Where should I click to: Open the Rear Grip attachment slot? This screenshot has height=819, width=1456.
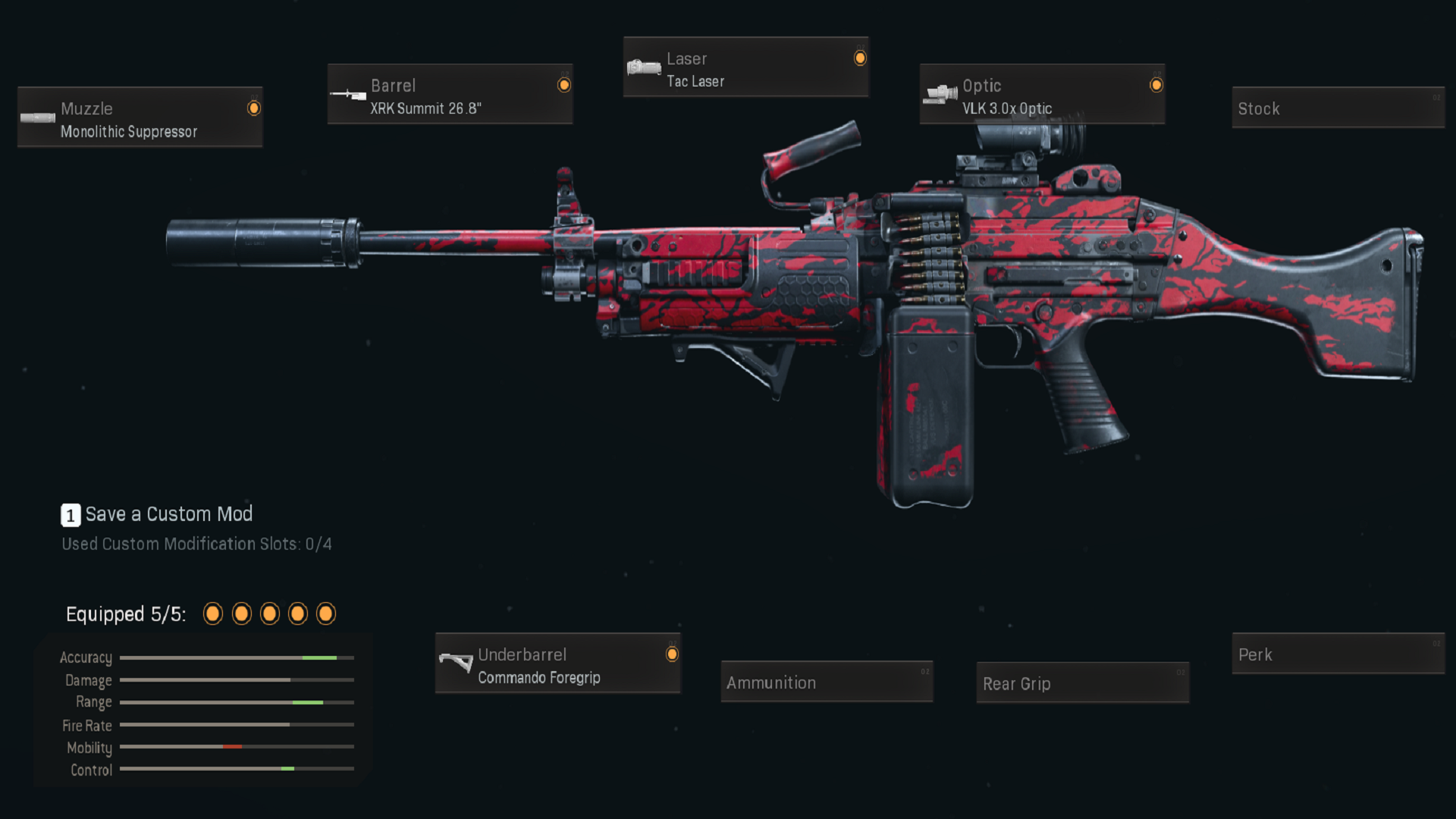click(1082, 683)
